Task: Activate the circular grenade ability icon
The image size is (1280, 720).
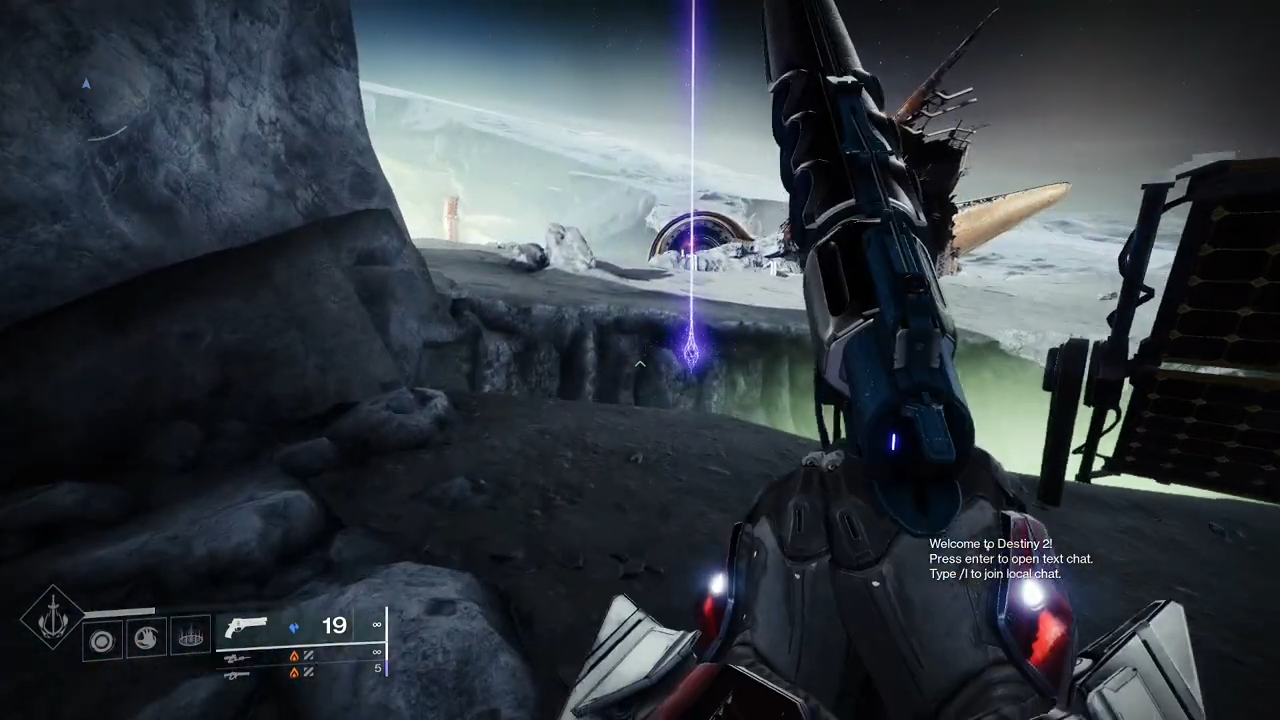Action: tap(102, 639)
